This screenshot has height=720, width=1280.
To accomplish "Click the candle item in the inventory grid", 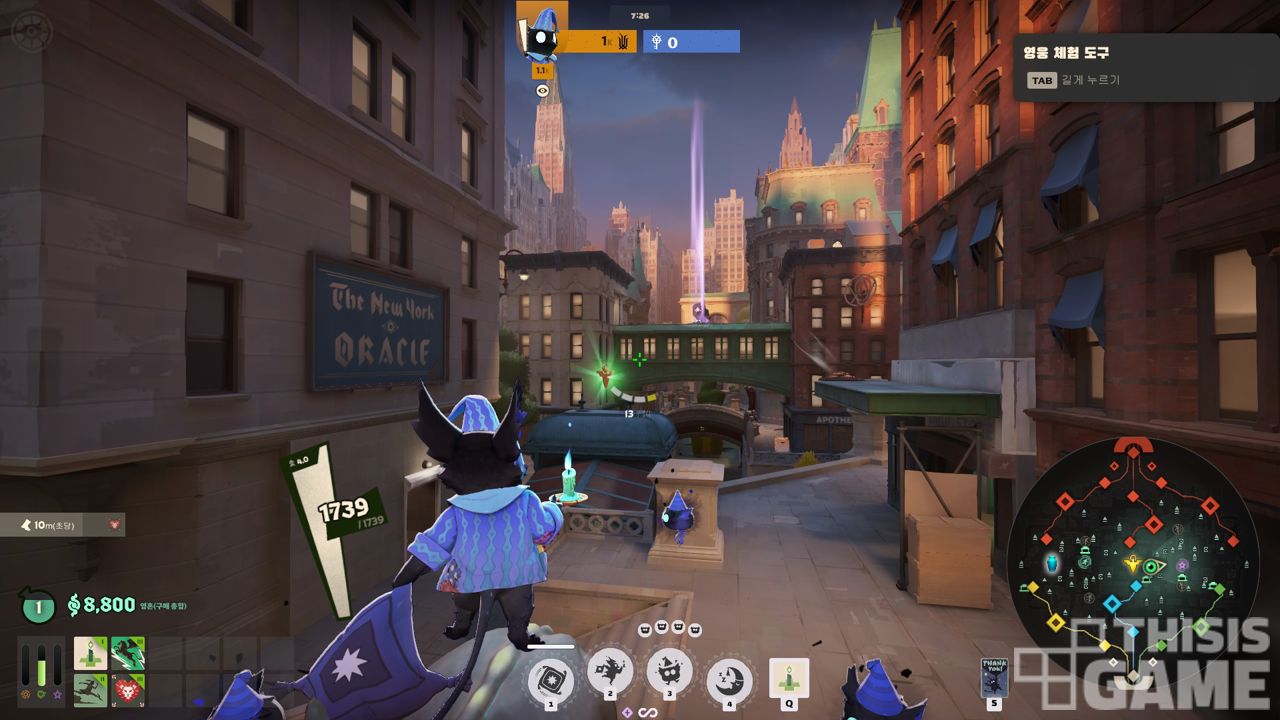I will (90, 654).
